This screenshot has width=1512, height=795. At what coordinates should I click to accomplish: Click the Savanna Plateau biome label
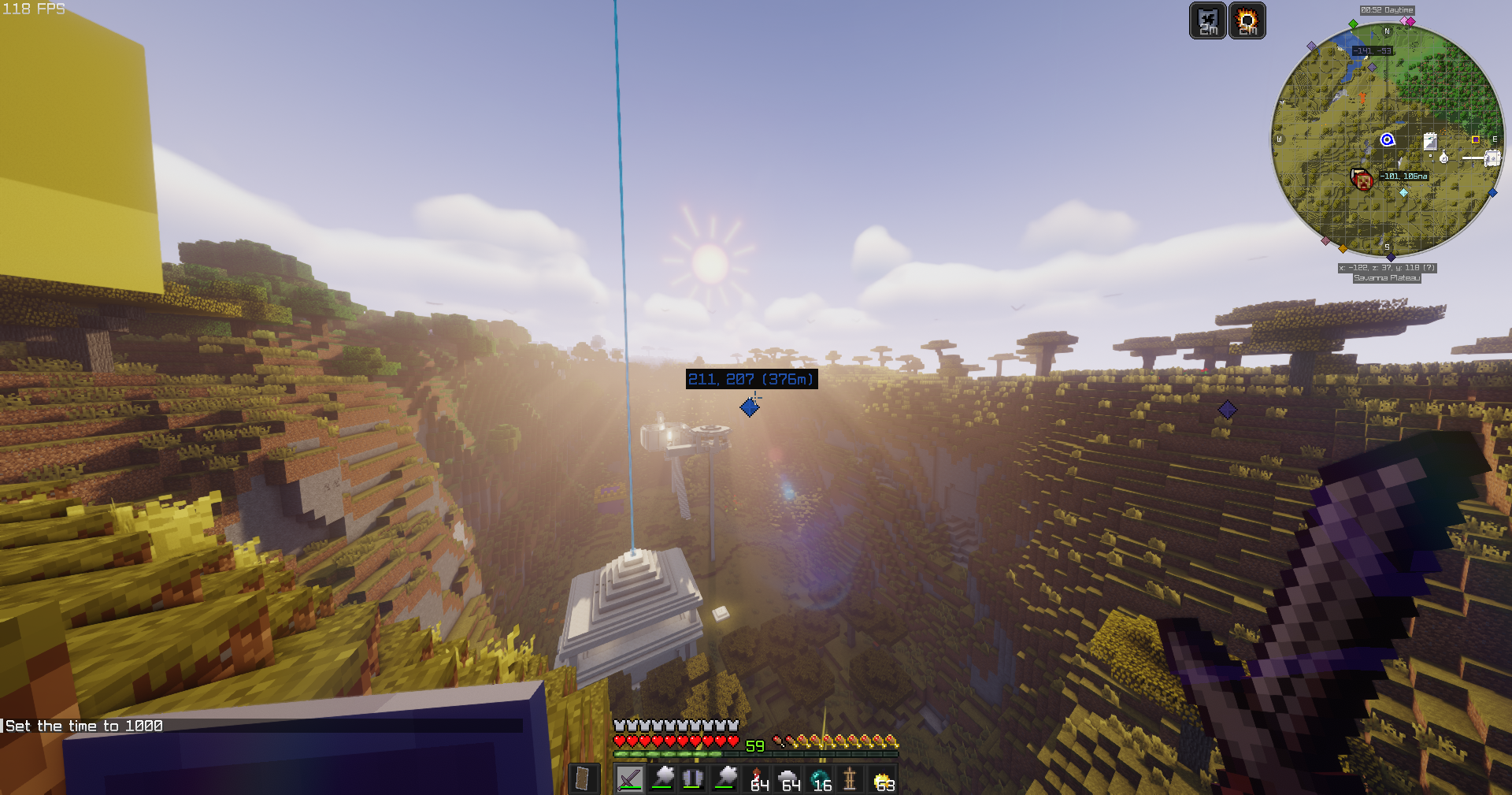coord(1388,277)
